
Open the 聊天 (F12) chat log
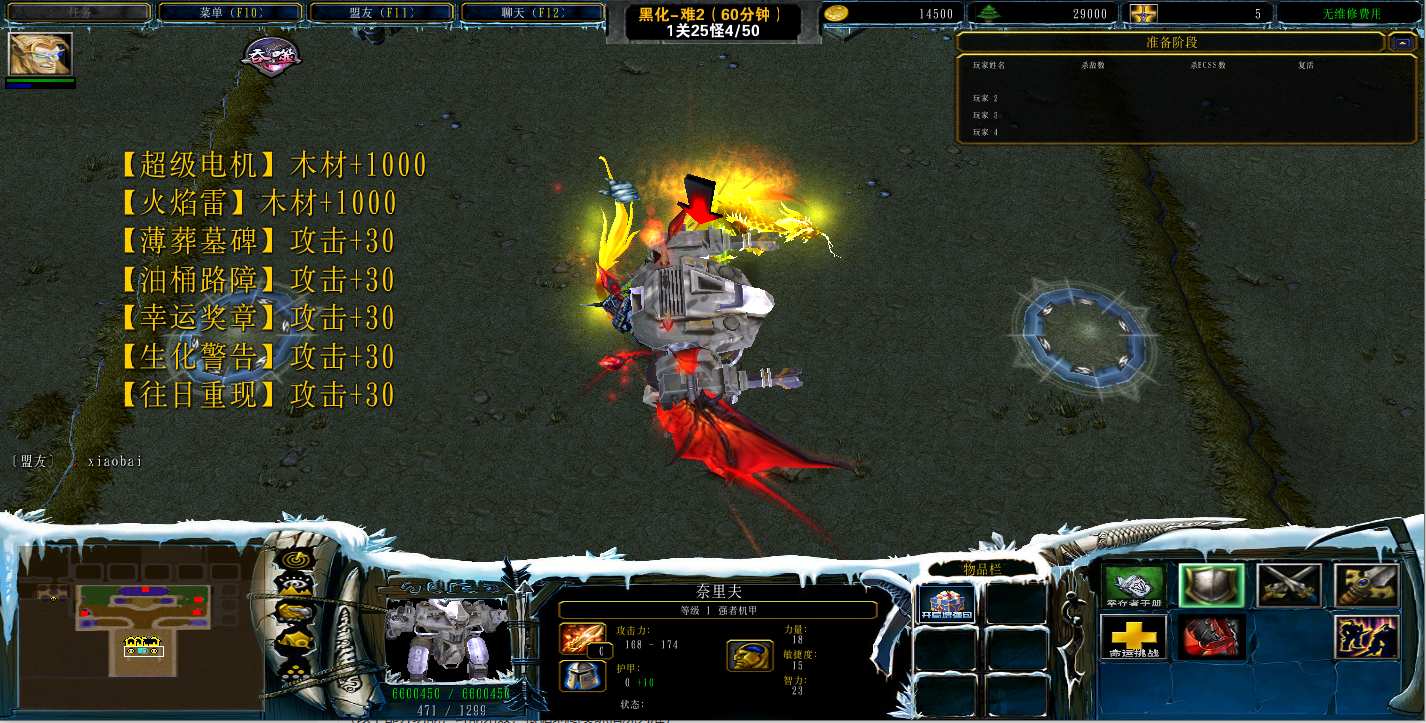532,13
